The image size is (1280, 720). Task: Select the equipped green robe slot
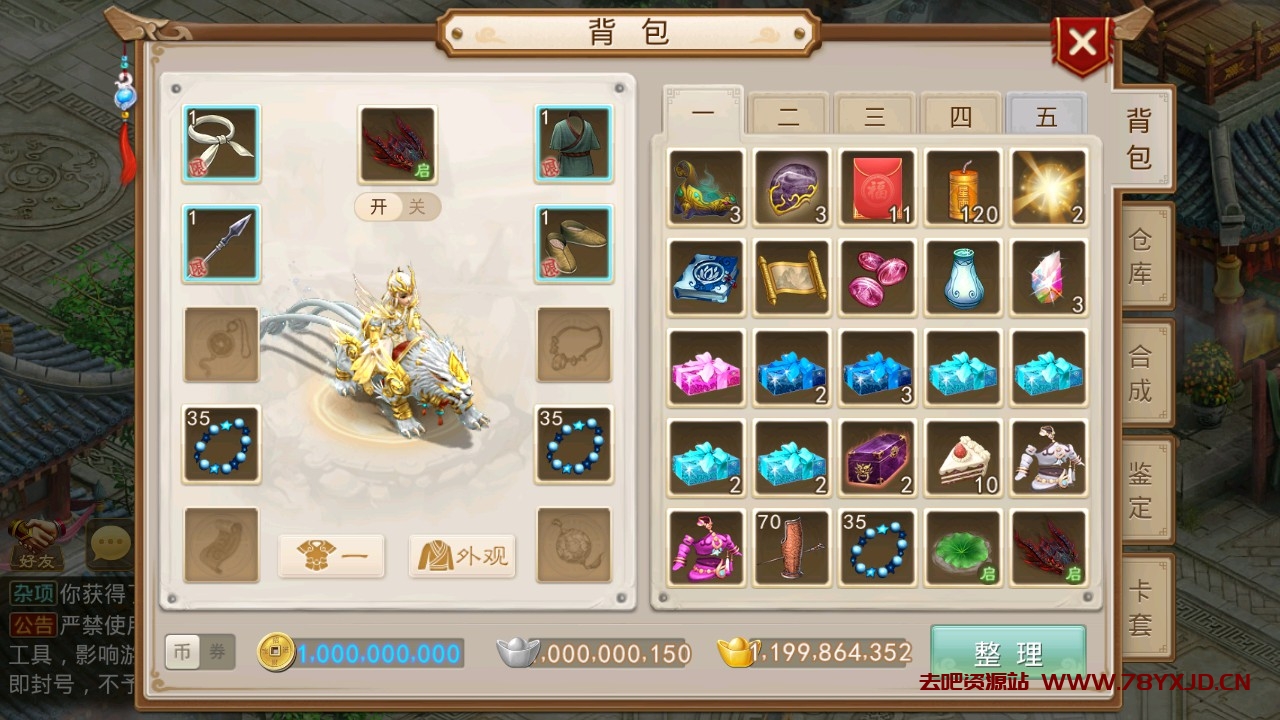pos(573,144)
